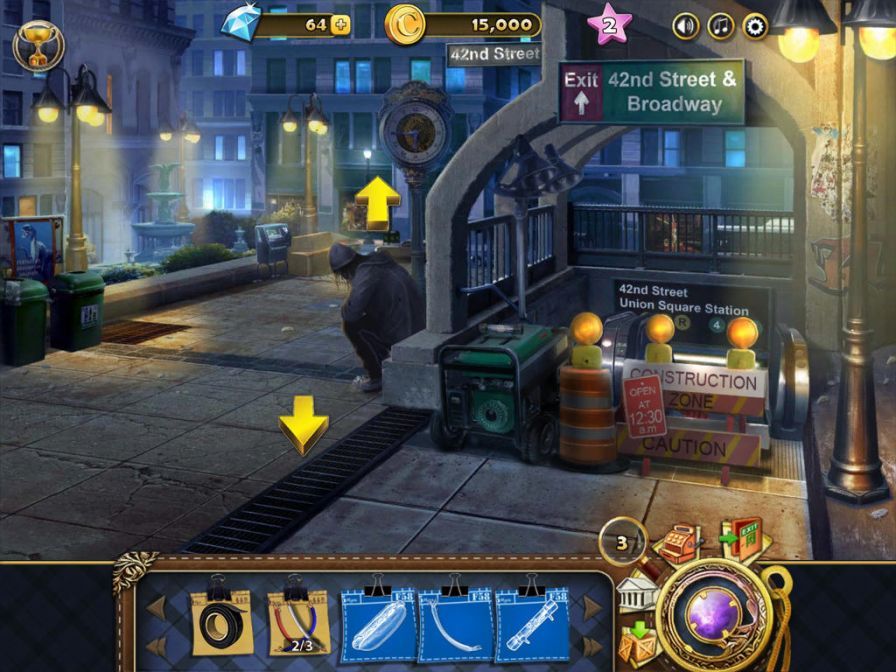Open the trophy achievements button
896x672 pixels.
[38, 45]
